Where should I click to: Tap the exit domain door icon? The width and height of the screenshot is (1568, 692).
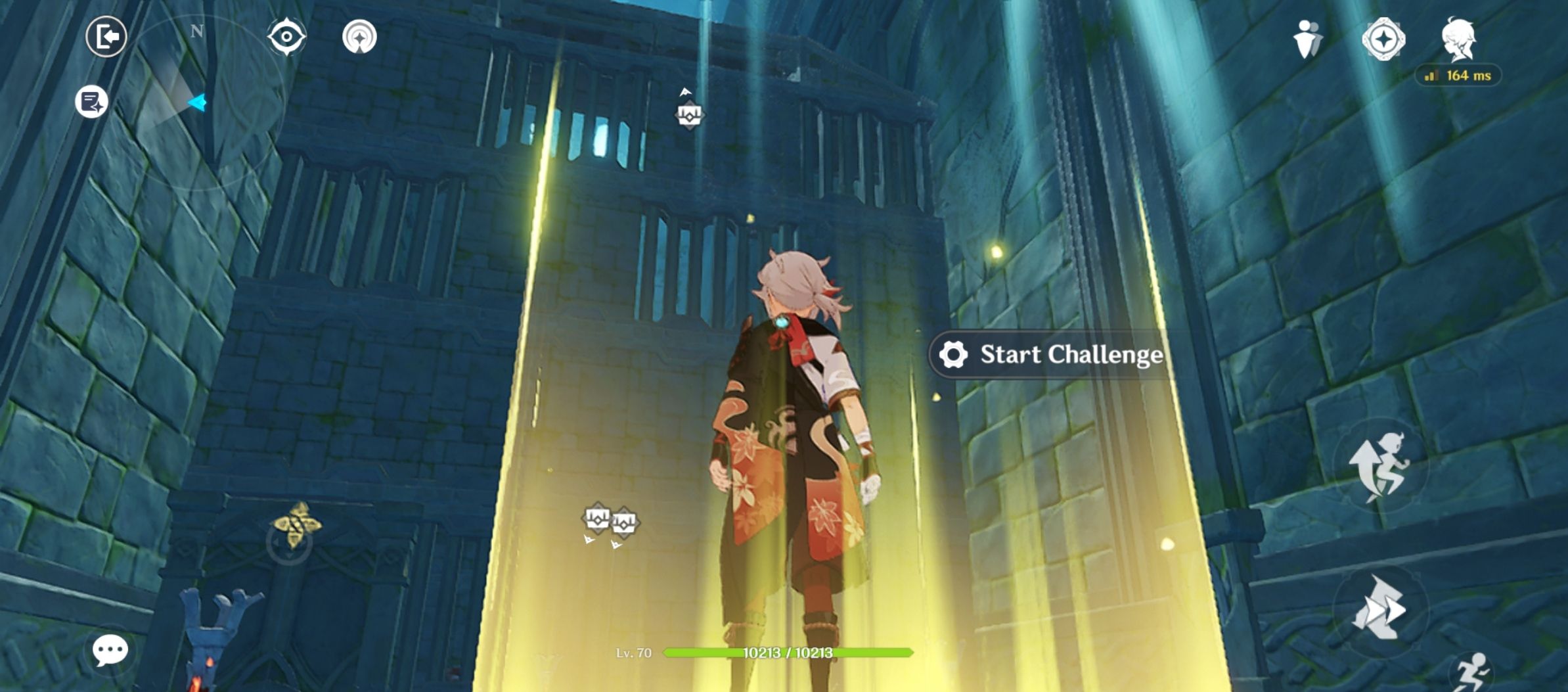tap(105, 37)
